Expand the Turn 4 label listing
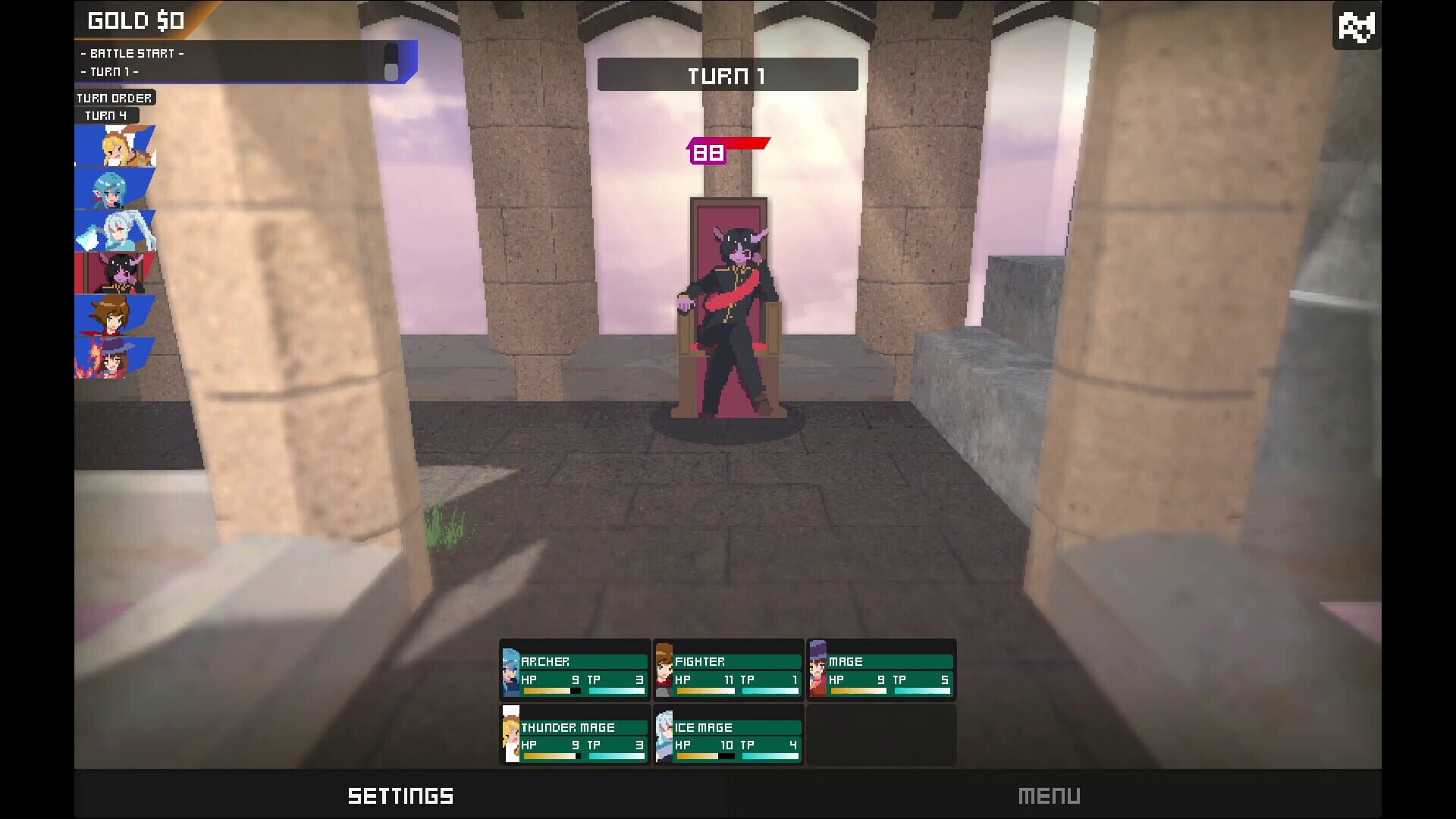Image resolution: width=1456 pixels, height=819 pixels. pyautogui.click(x=107, y=115)
